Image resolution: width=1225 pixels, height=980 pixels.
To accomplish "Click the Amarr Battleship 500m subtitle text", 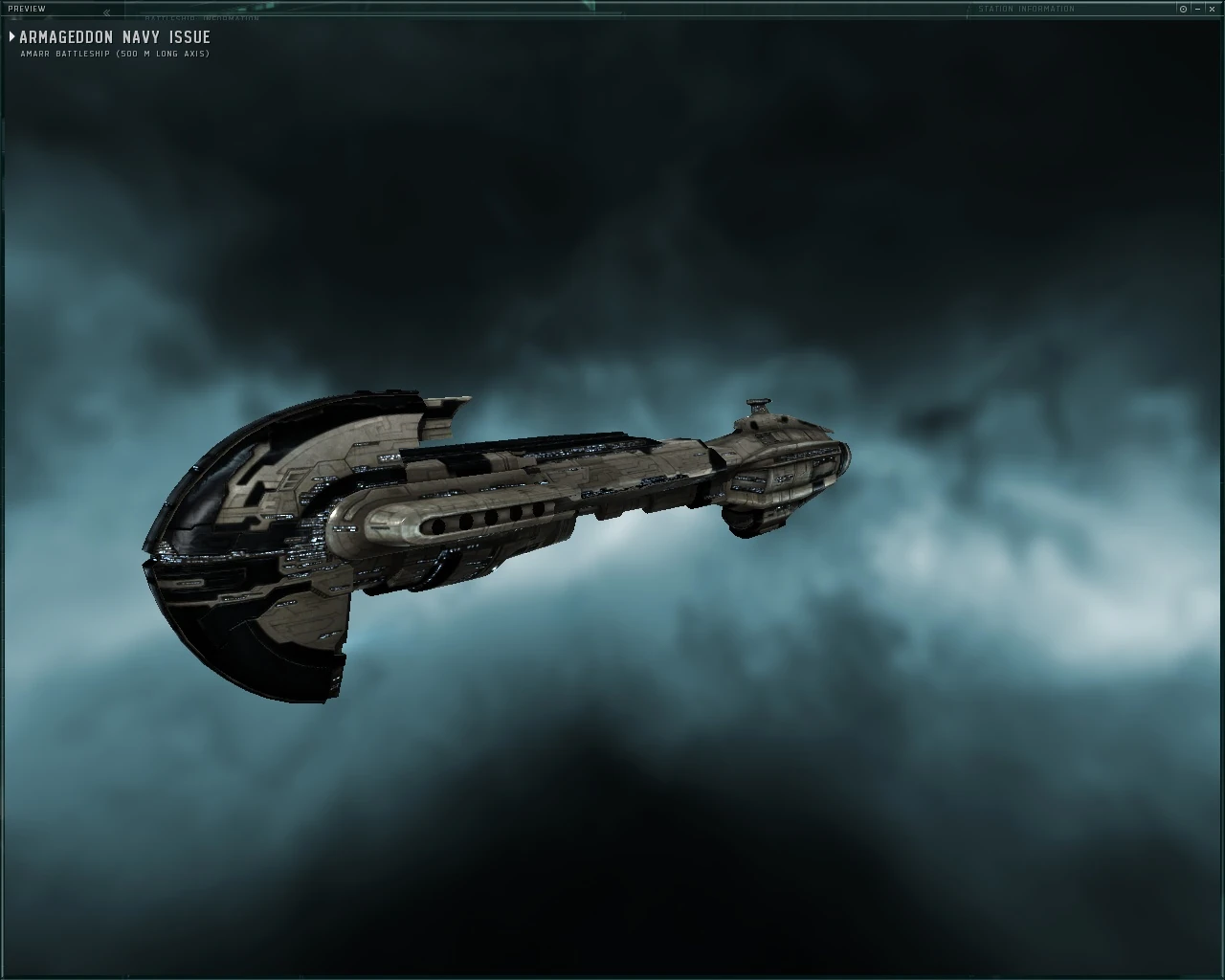I will click(113, 55).
